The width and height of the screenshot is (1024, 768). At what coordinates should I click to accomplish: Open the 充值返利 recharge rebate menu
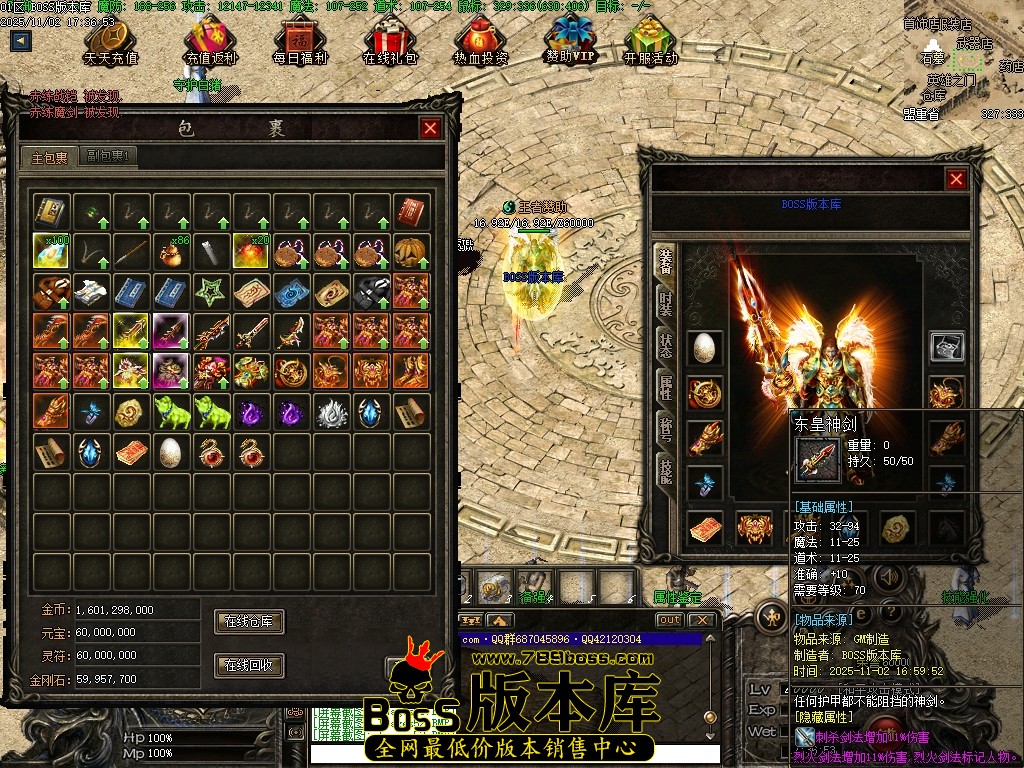[x=210, y=42]
